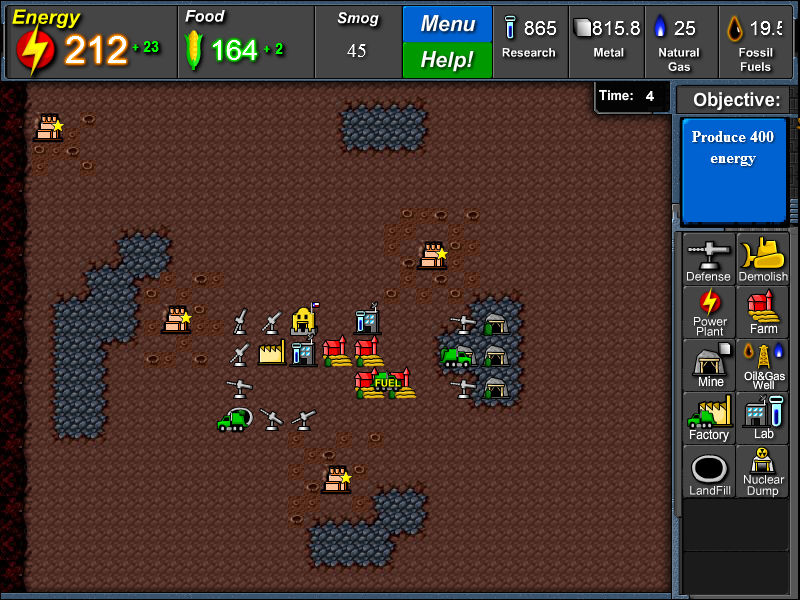This screenshot has height=600, width=800.
Task: Select the Defense build option
Action: [709, 259]
